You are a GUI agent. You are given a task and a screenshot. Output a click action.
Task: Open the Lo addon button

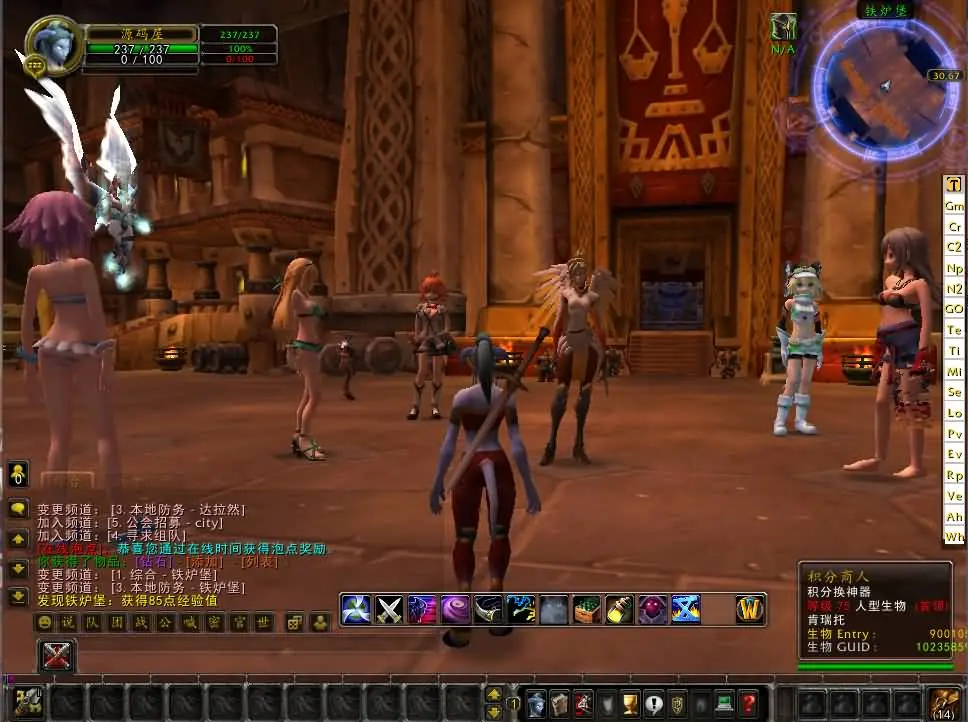click(x=954, y=413)
